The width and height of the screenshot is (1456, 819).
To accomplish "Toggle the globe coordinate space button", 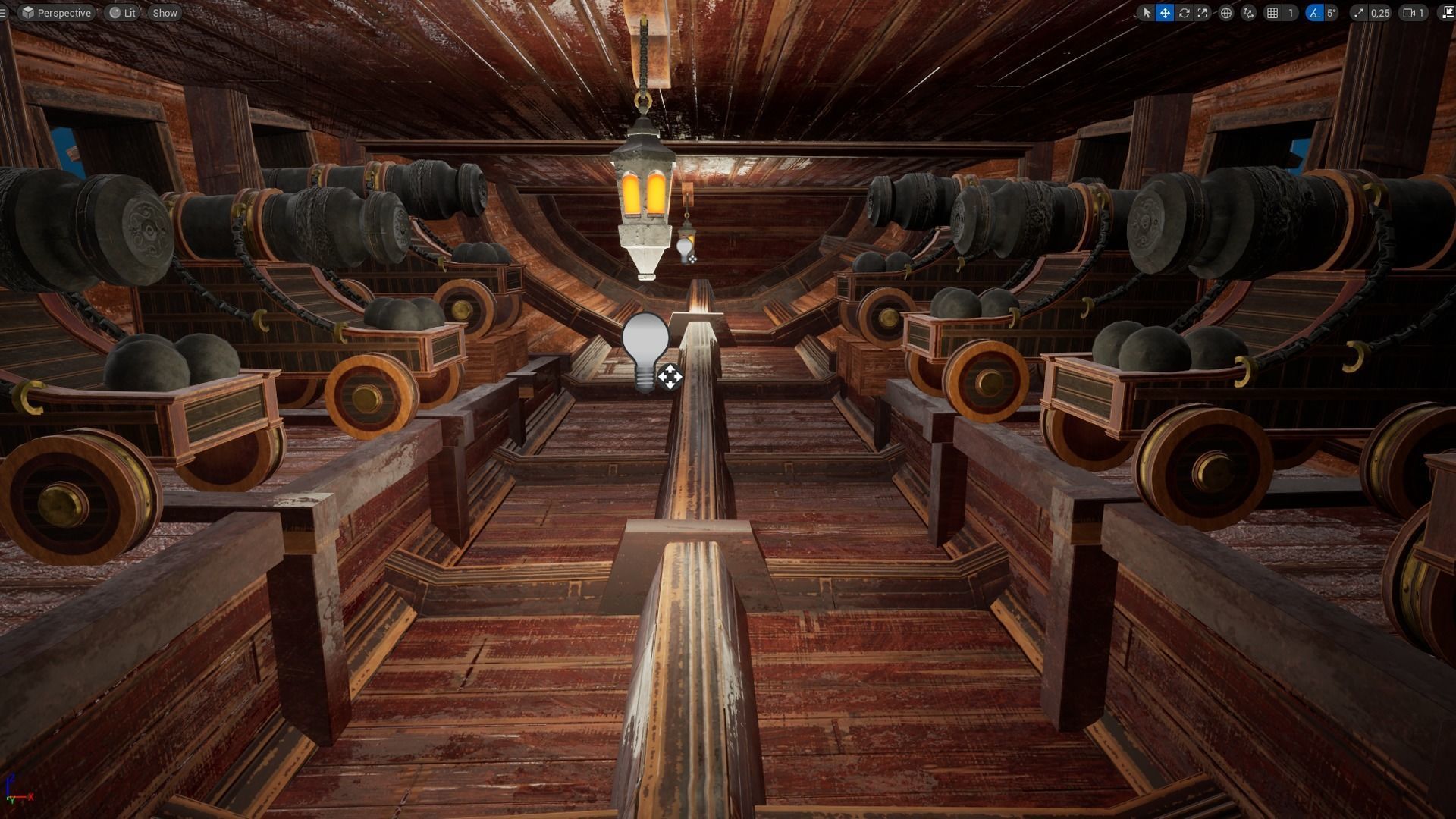I will tap(1225, 13).
